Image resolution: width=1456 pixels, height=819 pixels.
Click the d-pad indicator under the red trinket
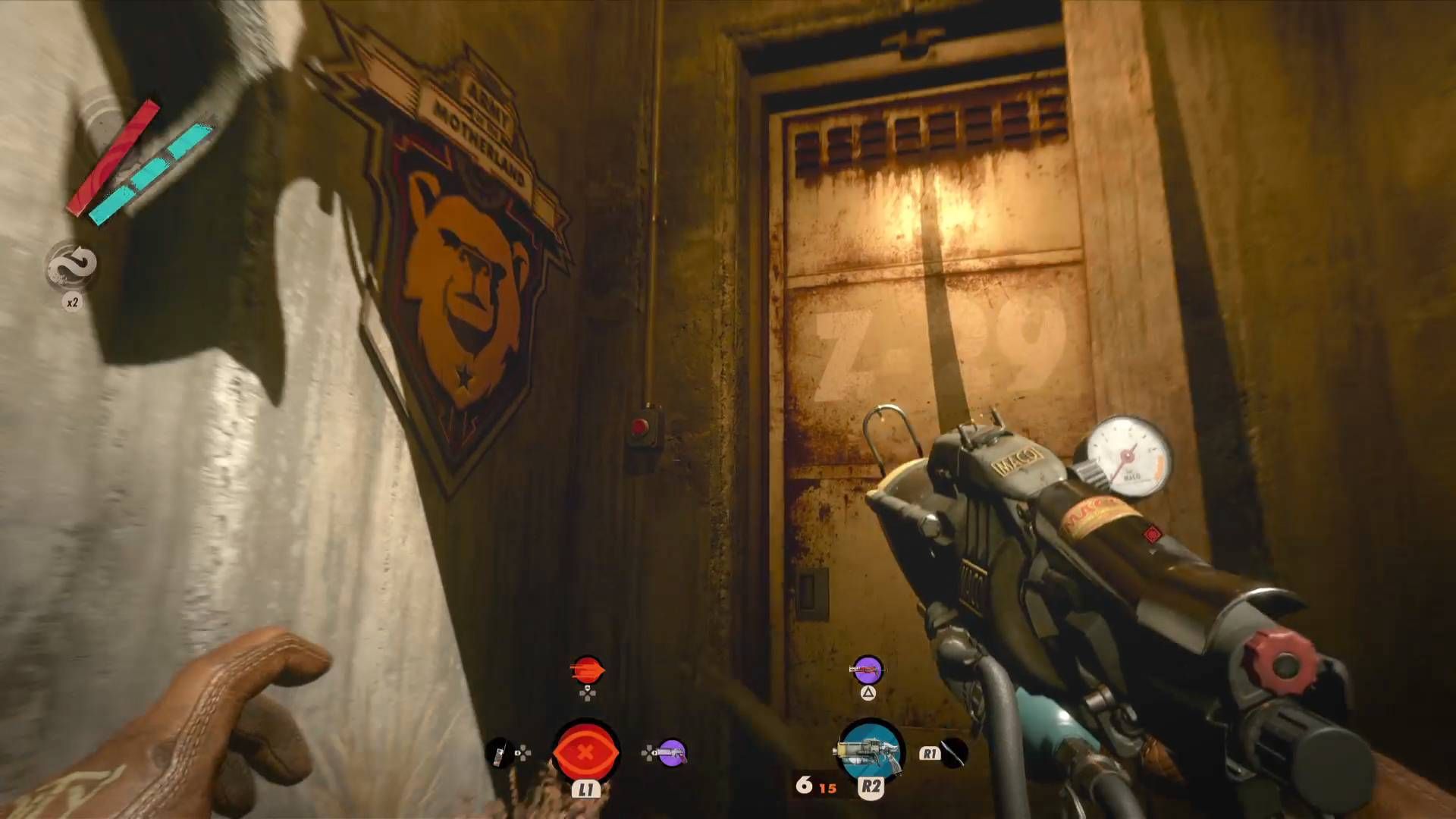pyautogui.click(x=588, y=693)
